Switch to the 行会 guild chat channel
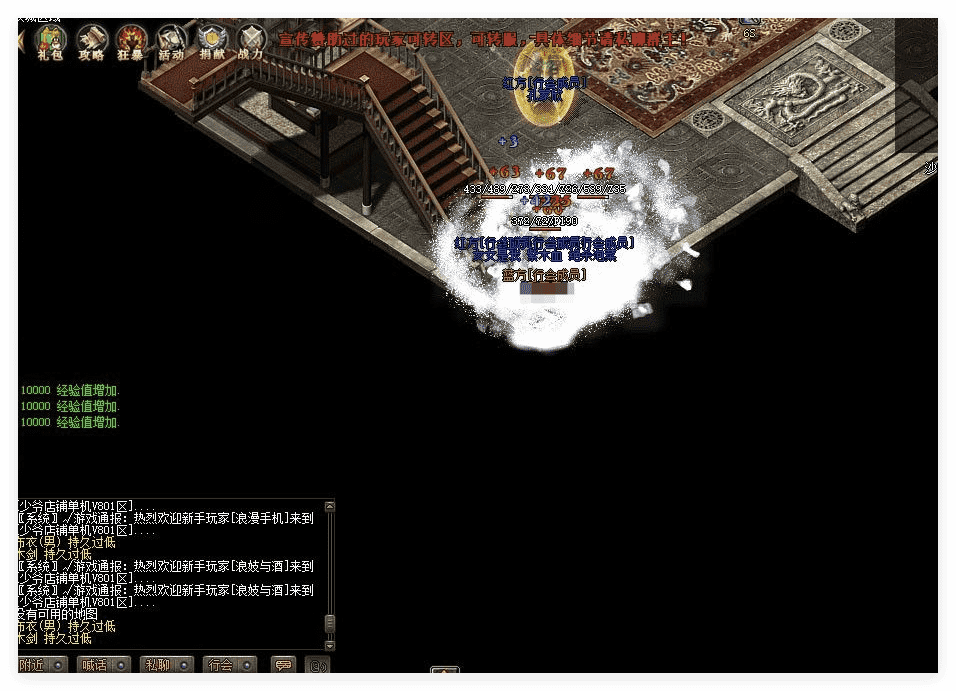This screenshot has height=691, width=956. pos(228,665)
